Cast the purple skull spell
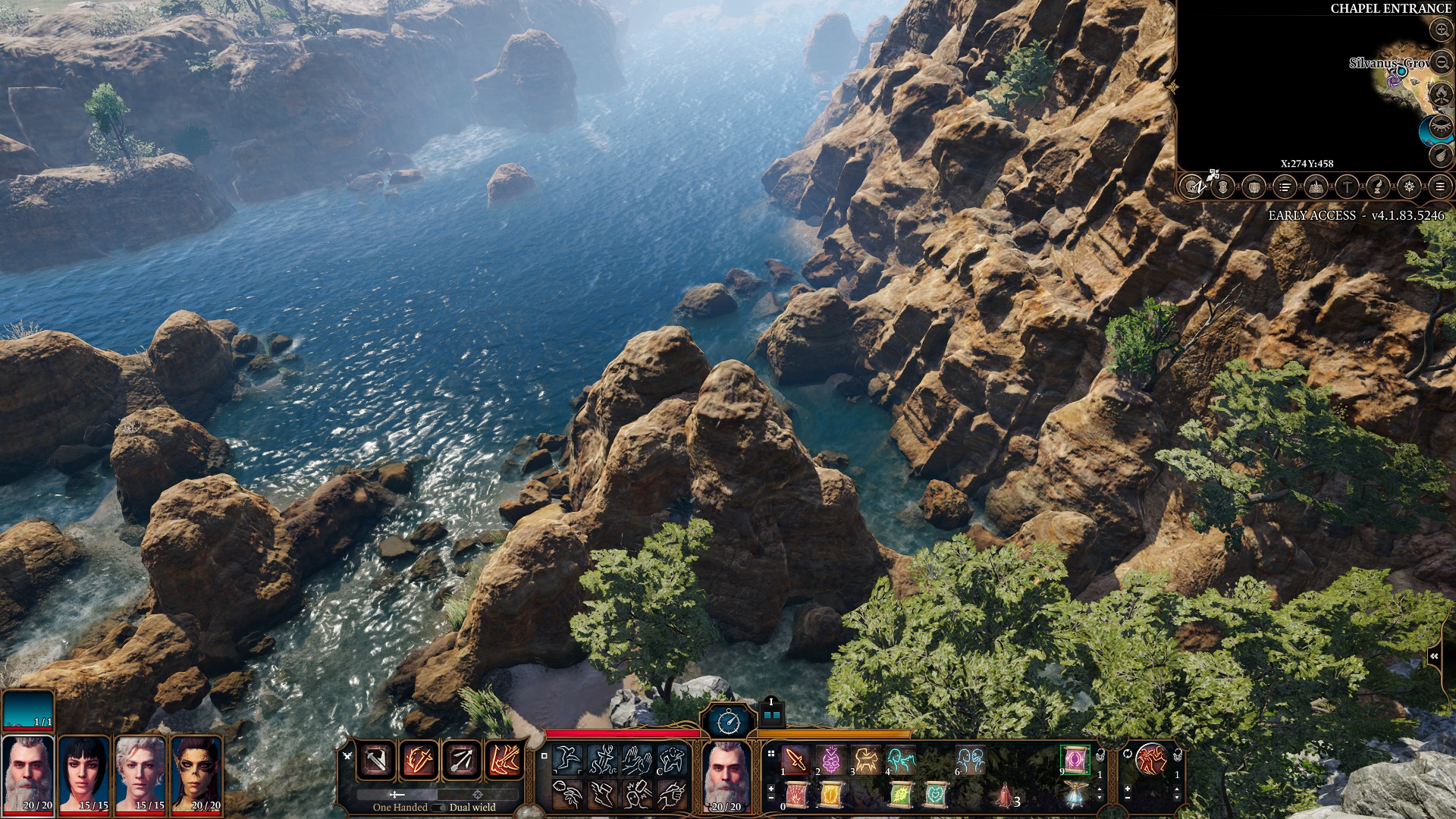This screenshot has height=819, width=1456. click(830, 759)
